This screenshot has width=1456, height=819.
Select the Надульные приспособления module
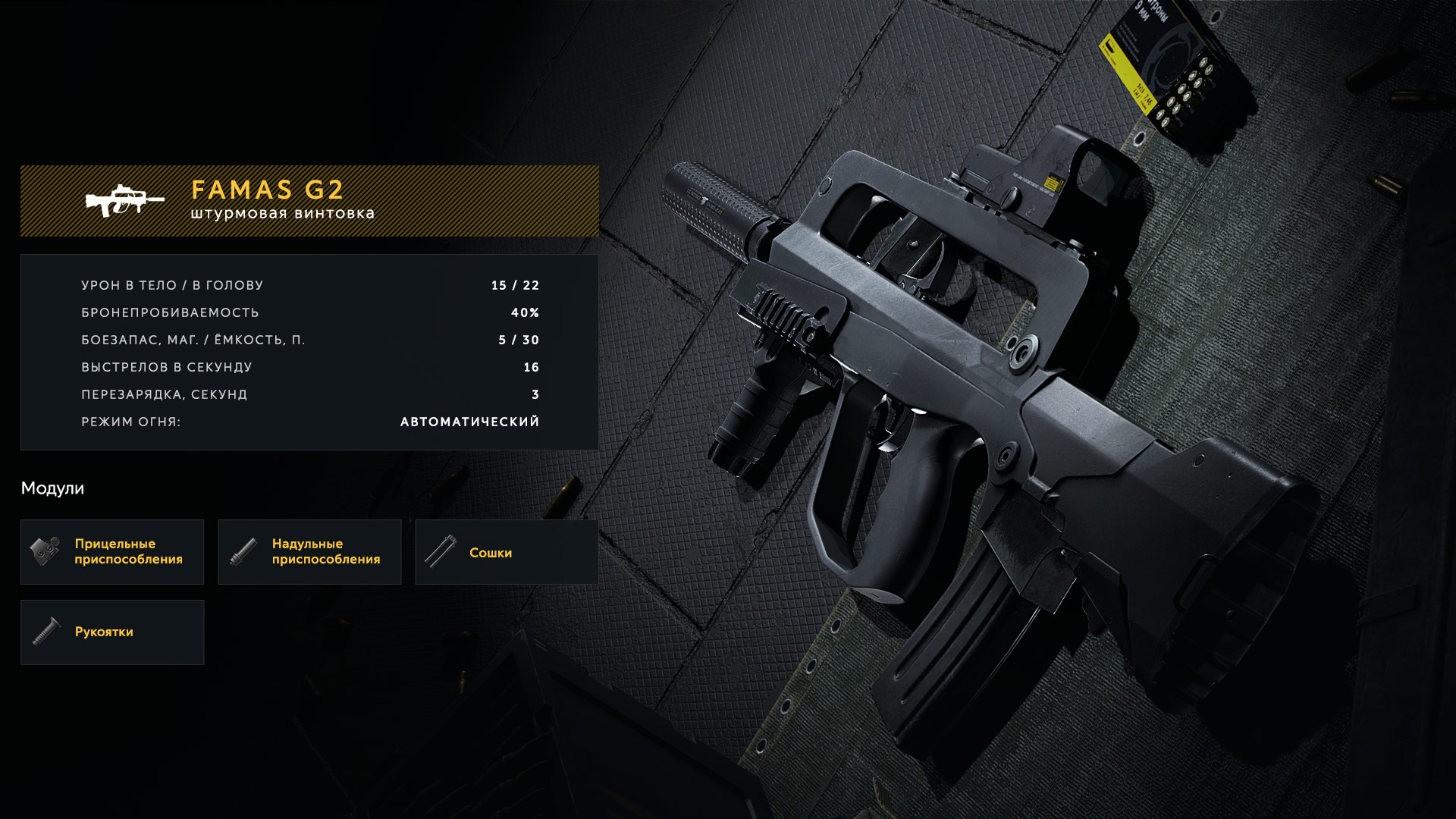(309, 552)
